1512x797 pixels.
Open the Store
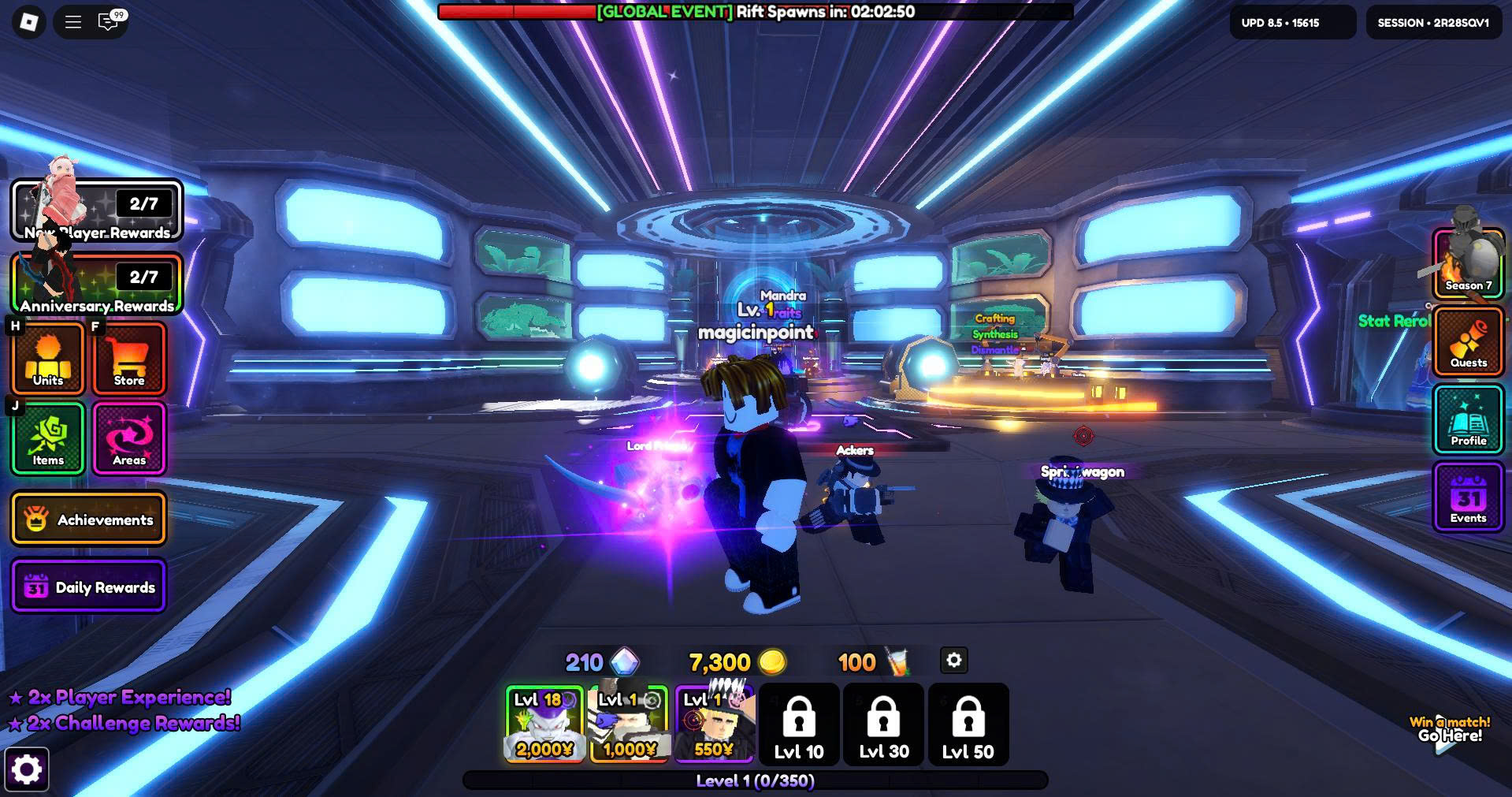click(129, 359)
